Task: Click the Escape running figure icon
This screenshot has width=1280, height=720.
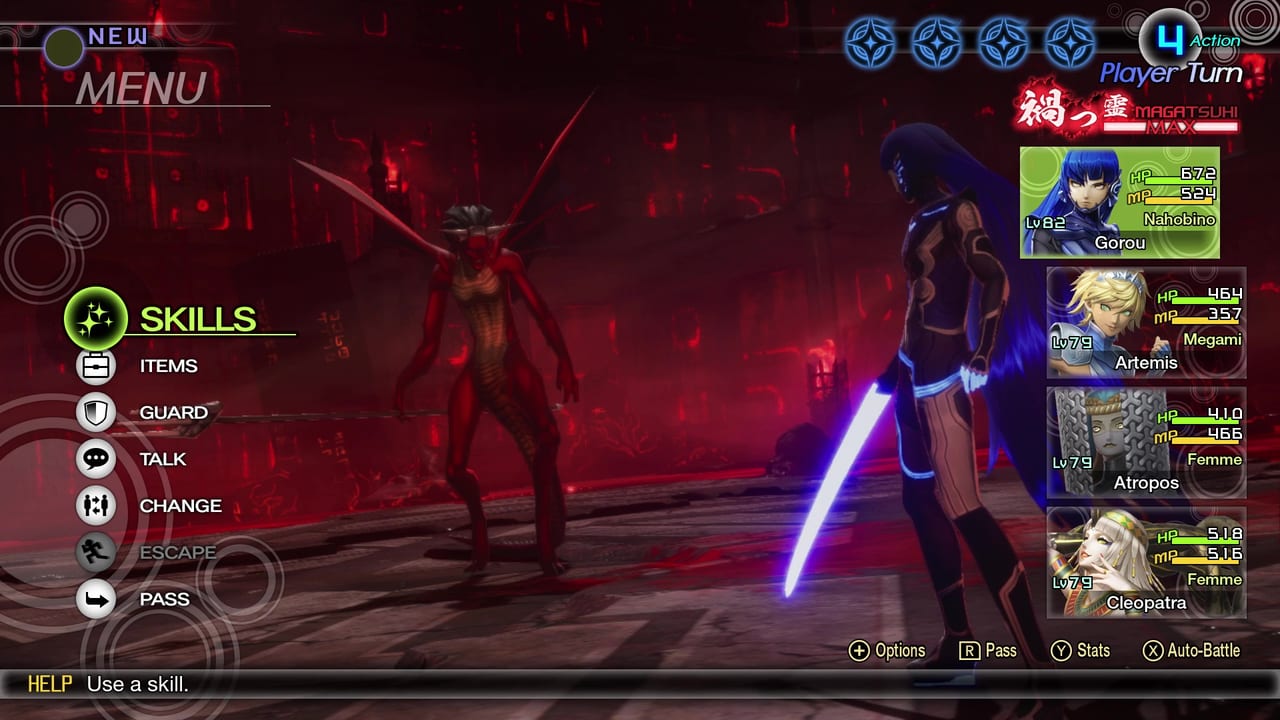Action: tap(95, 552)
